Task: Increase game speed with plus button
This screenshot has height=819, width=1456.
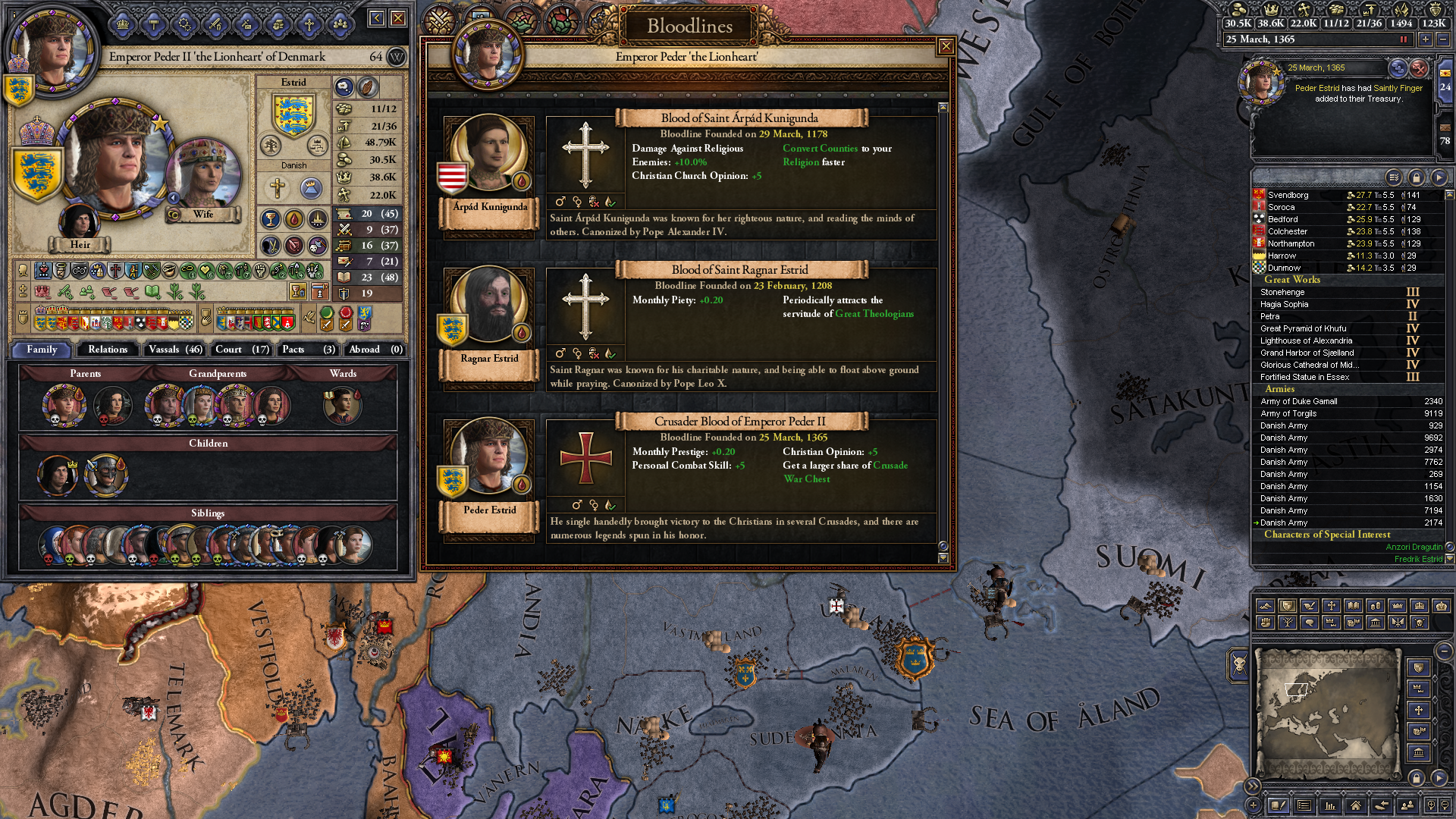Action: click(x=1426, y=39)
